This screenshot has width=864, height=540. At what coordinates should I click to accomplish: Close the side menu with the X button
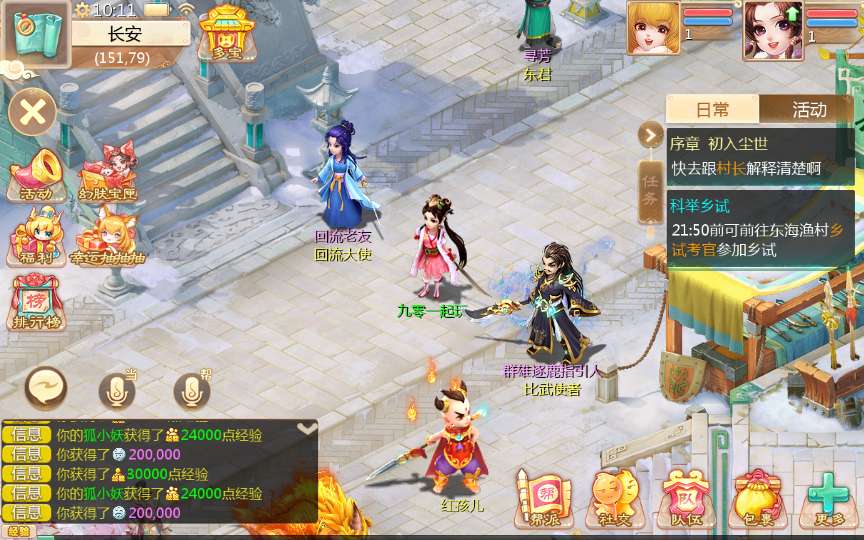pyautogui.click(x=32, y=111)
